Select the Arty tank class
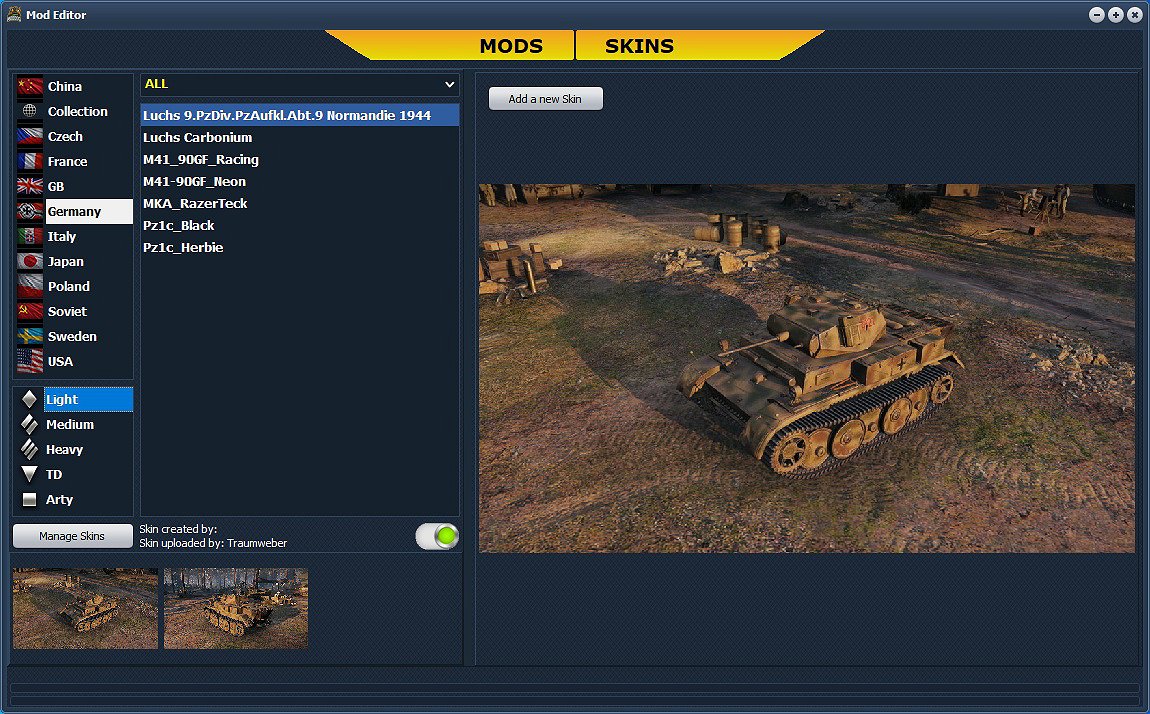This screenshot has height=714, width=1150. click(x=59, y=500)
